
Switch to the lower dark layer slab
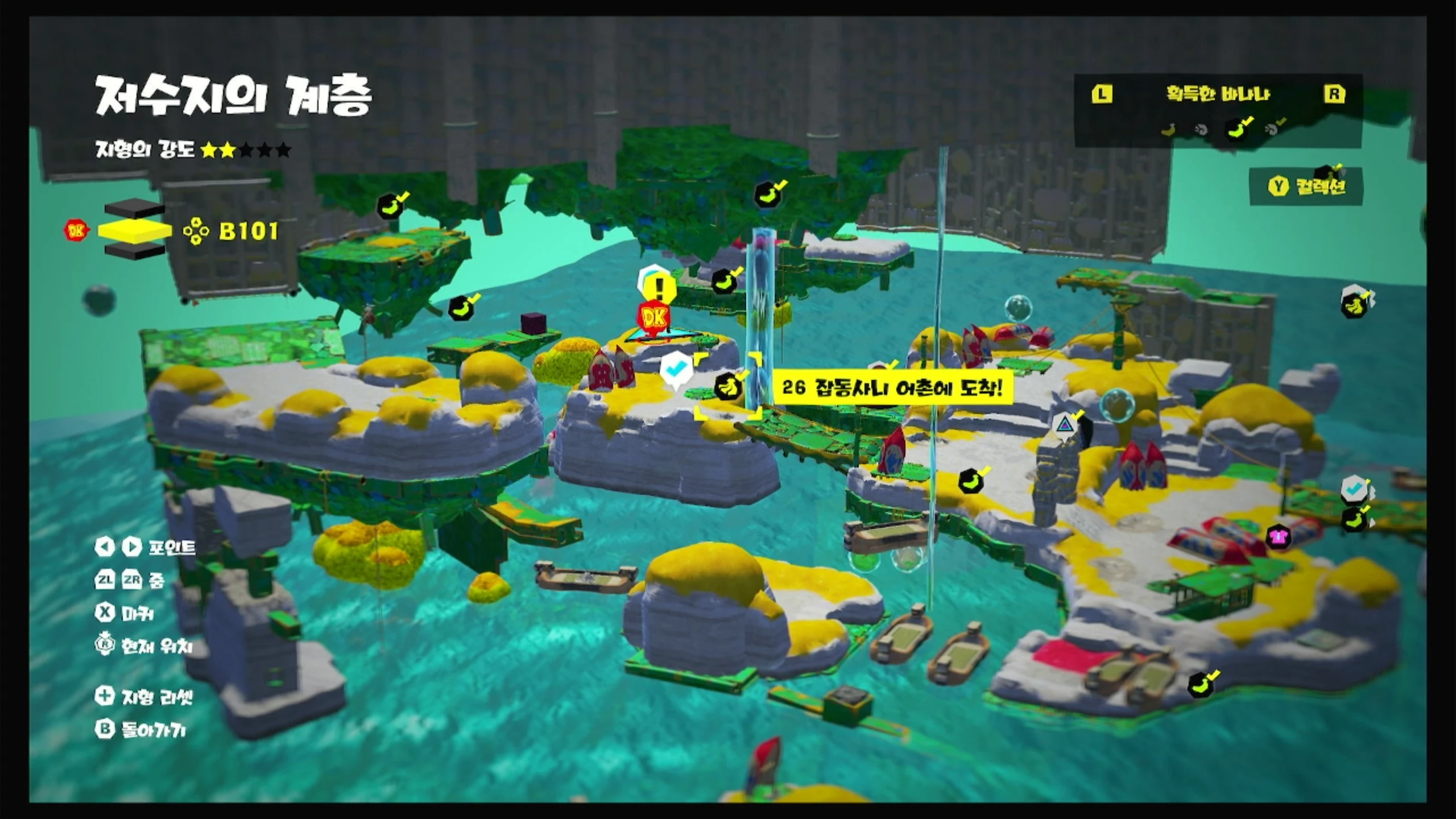click(135, 251)
